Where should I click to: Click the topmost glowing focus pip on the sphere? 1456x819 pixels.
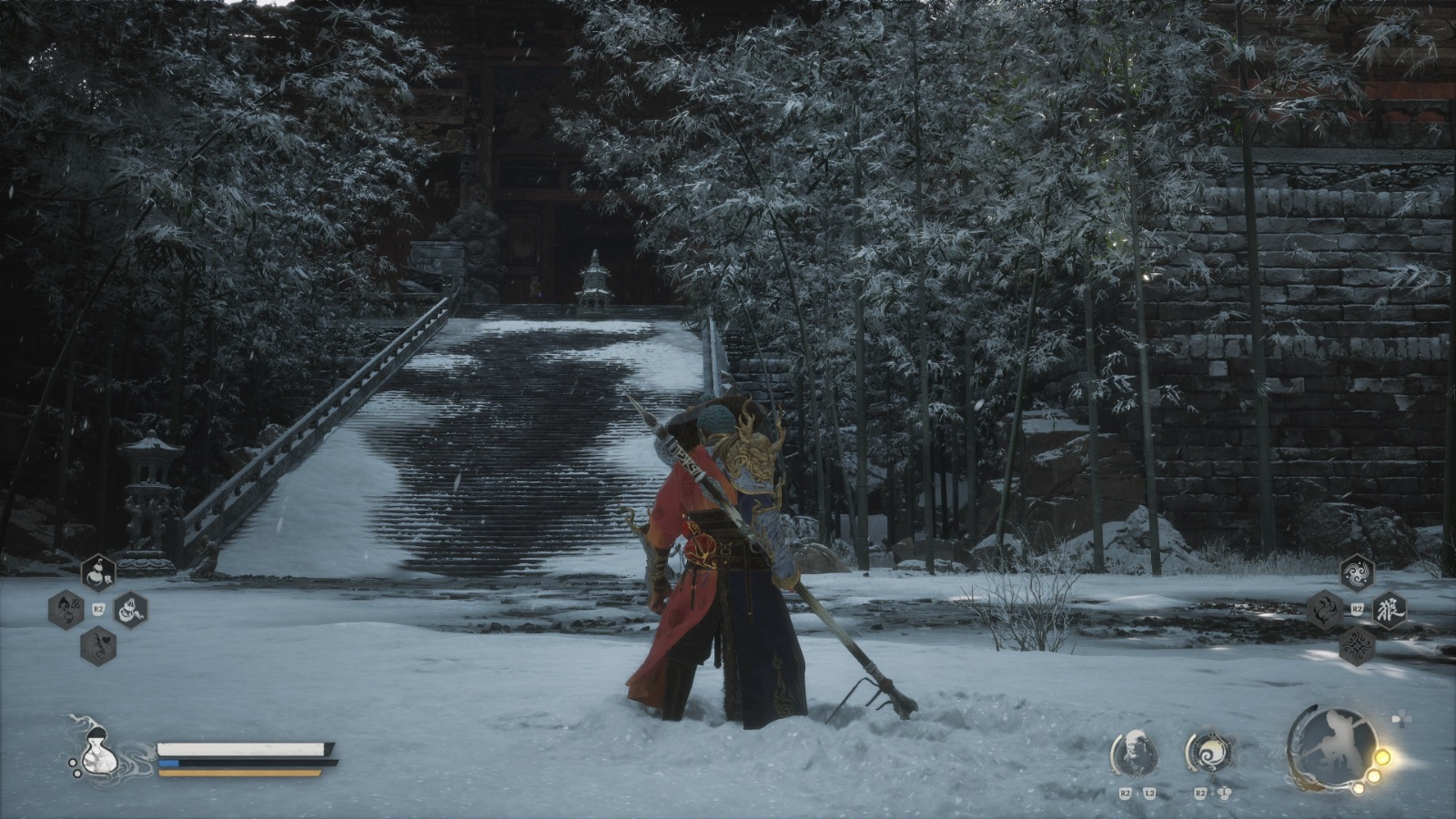[1382, 757]
